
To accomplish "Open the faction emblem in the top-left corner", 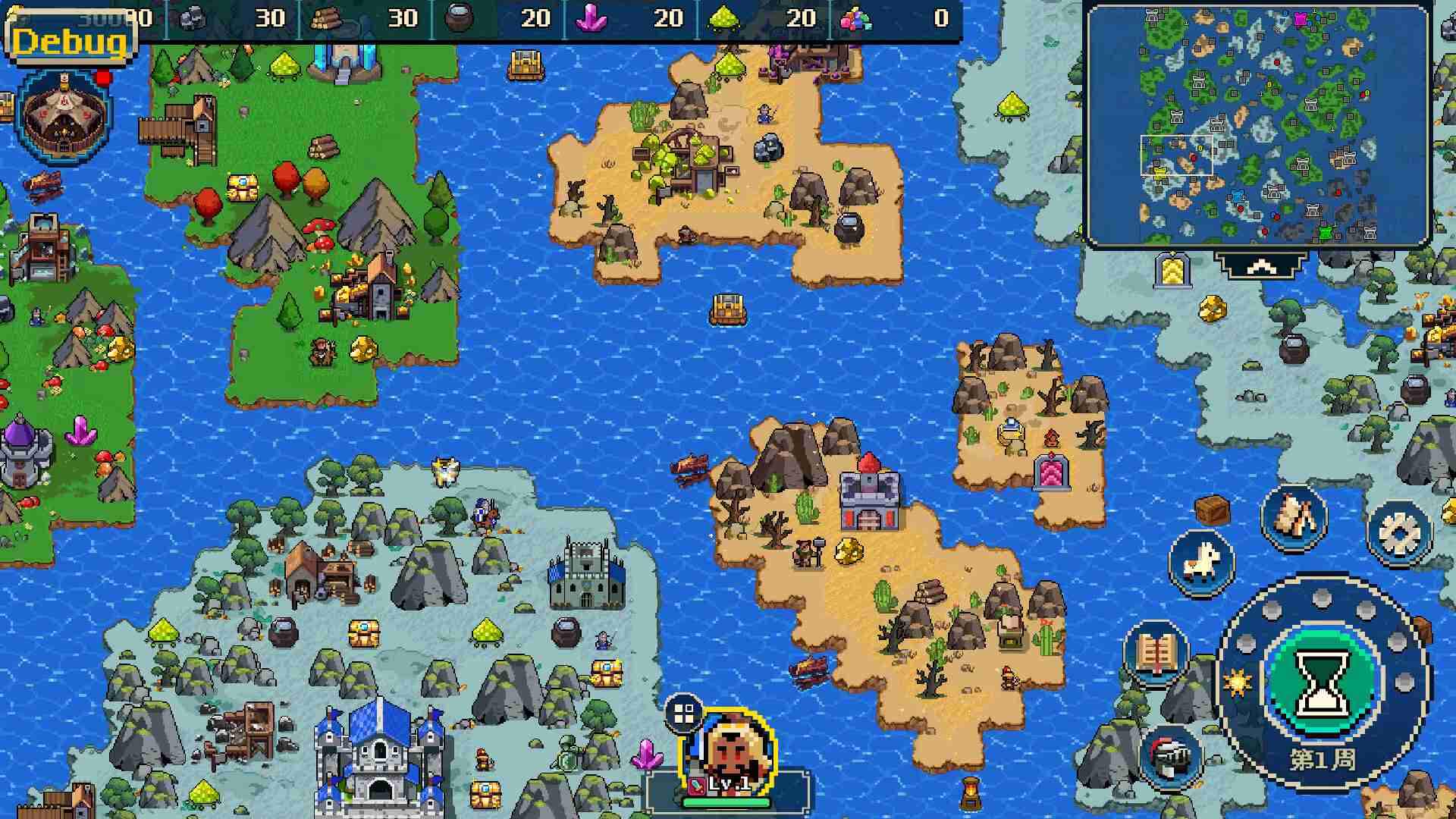I will [64, 118].
